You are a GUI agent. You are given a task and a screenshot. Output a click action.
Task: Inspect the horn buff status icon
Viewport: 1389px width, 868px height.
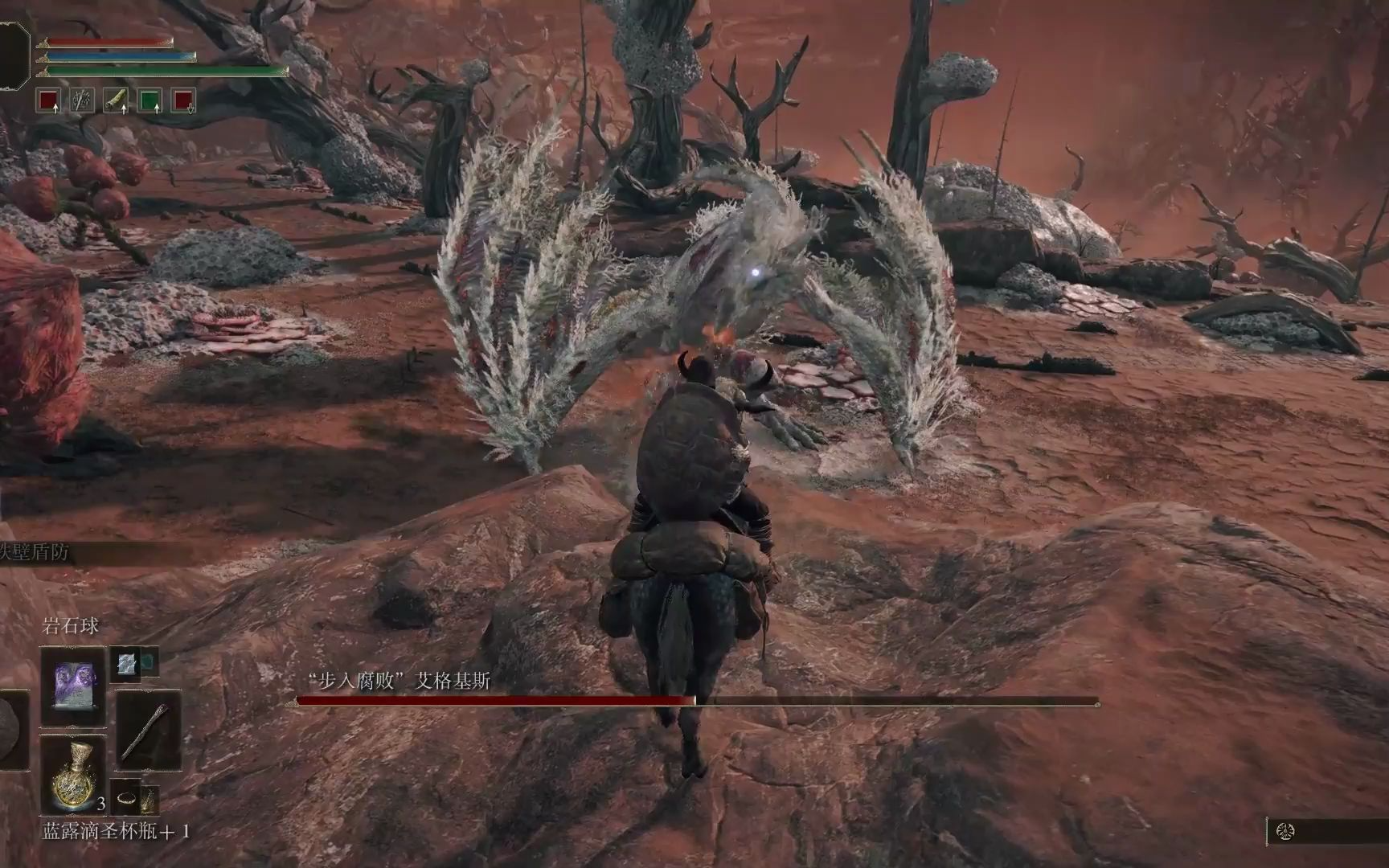(x=117, y=100)
